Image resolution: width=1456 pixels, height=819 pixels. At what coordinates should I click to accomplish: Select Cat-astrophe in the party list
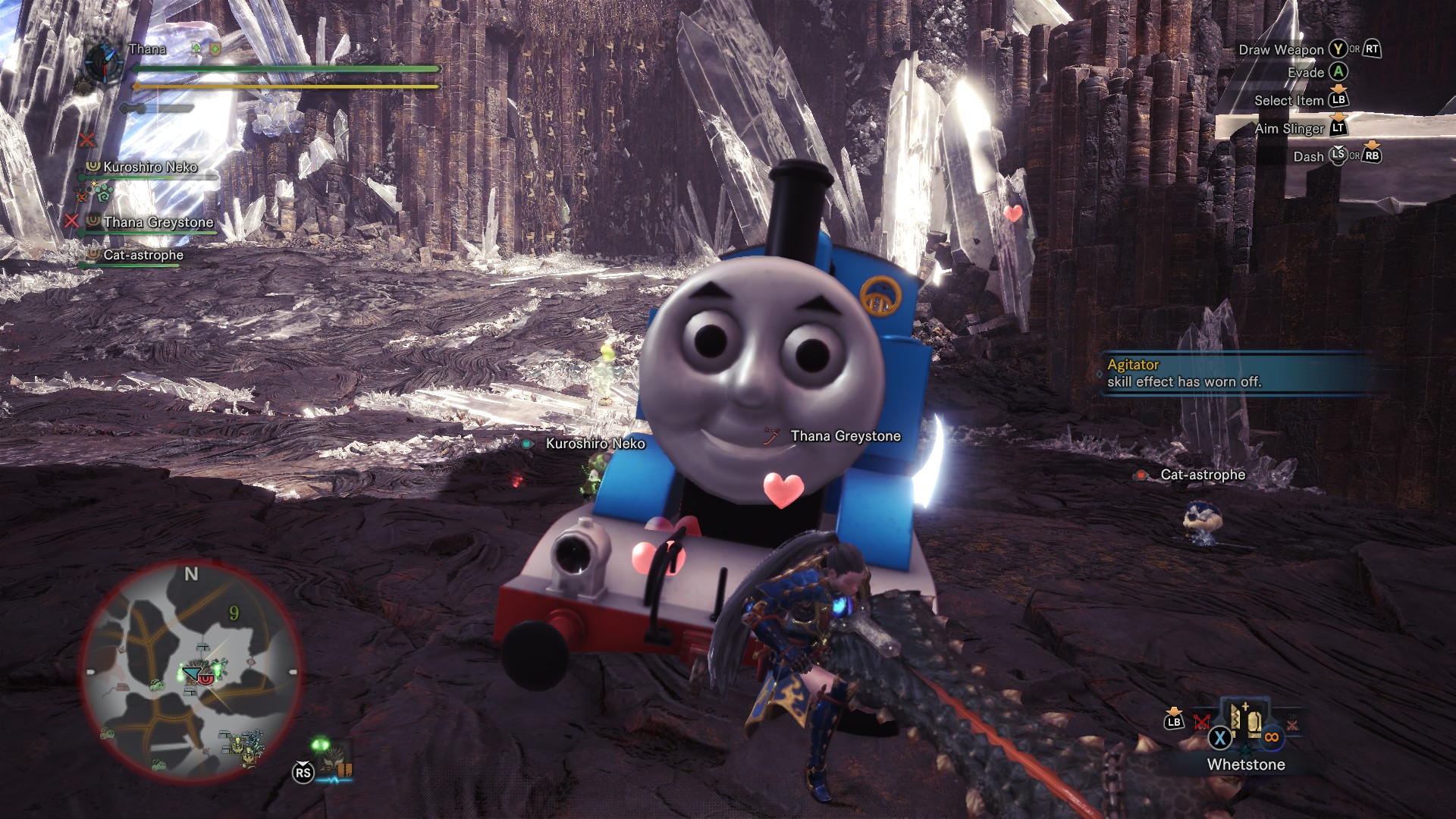point(143,256)
